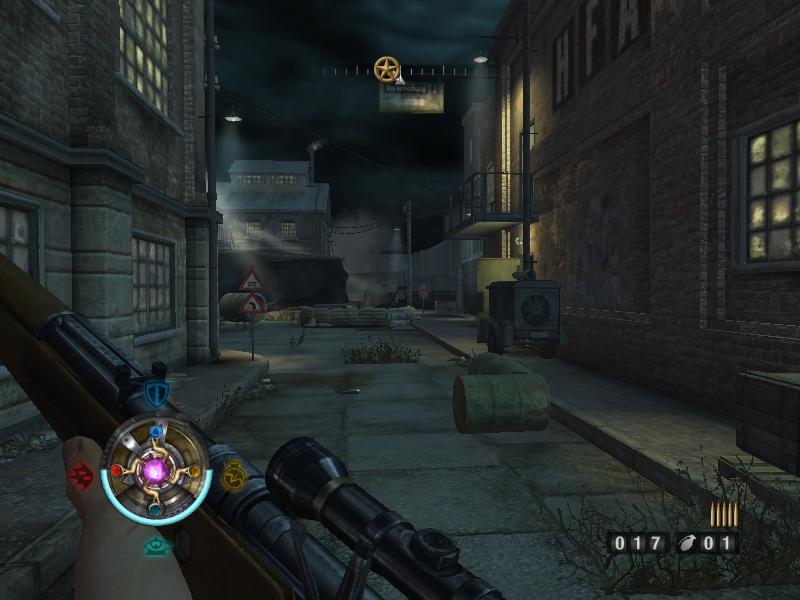
Task: Select the blue shield power icon
Action: (x=154, y=392)
